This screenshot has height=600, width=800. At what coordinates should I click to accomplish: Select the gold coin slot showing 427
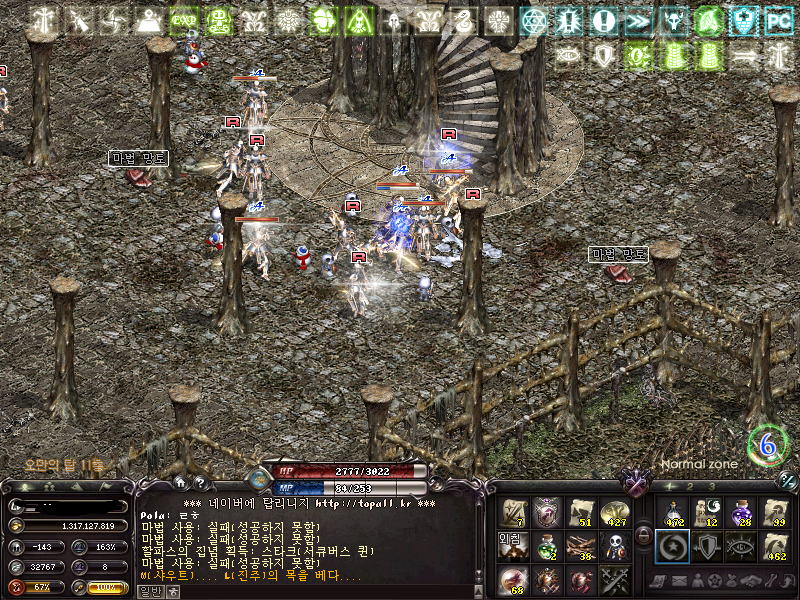(616, 512)
